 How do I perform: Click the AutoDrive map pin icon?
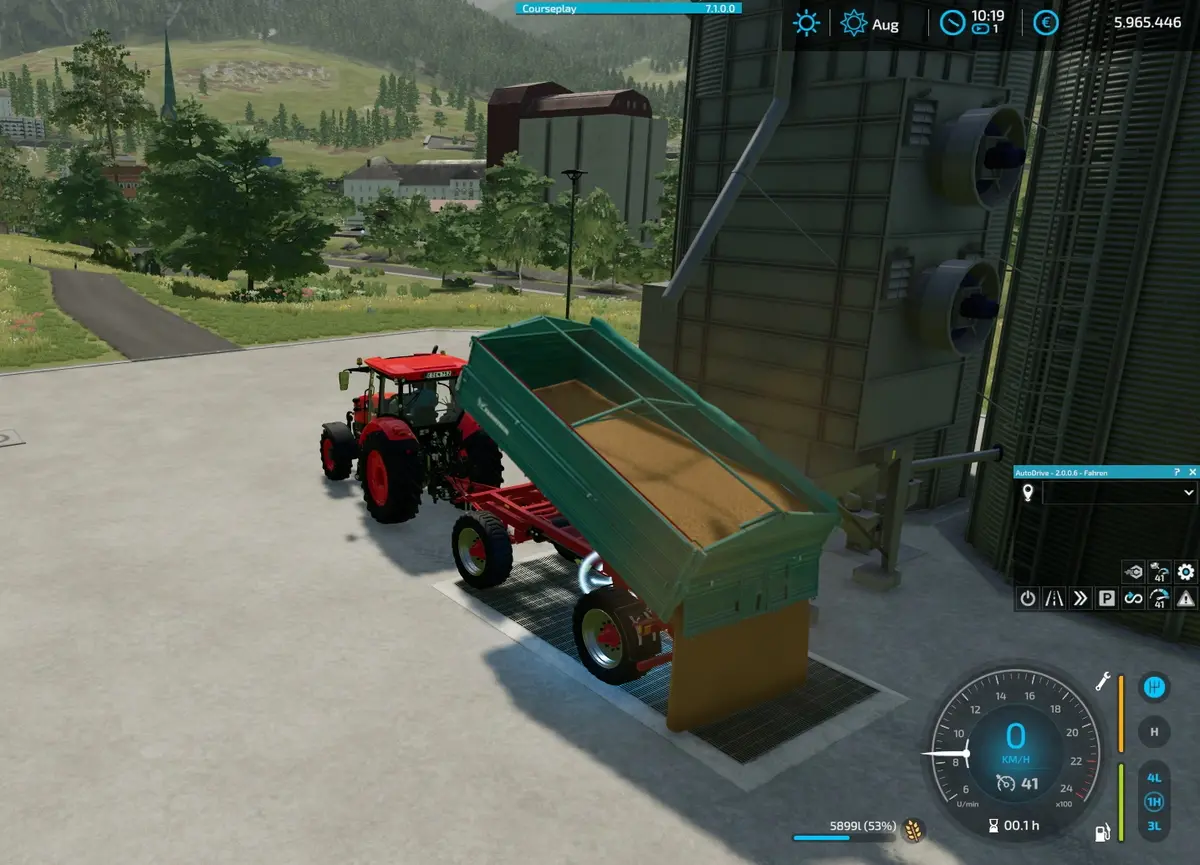pos(1027,492)
